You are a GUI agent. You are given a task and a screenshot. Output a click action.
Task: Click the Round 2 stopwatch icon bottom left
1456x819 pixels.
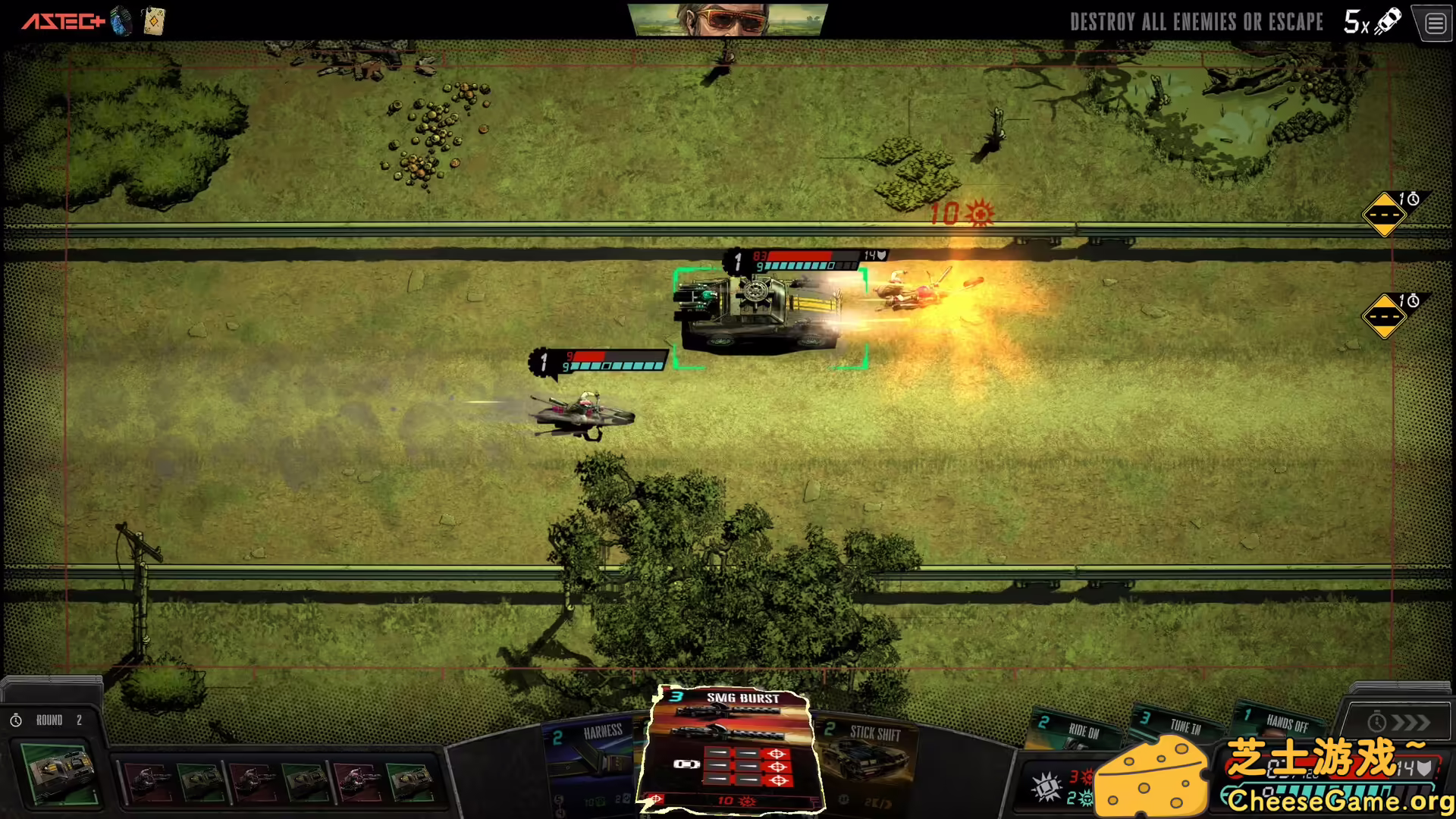click(17, 719)
